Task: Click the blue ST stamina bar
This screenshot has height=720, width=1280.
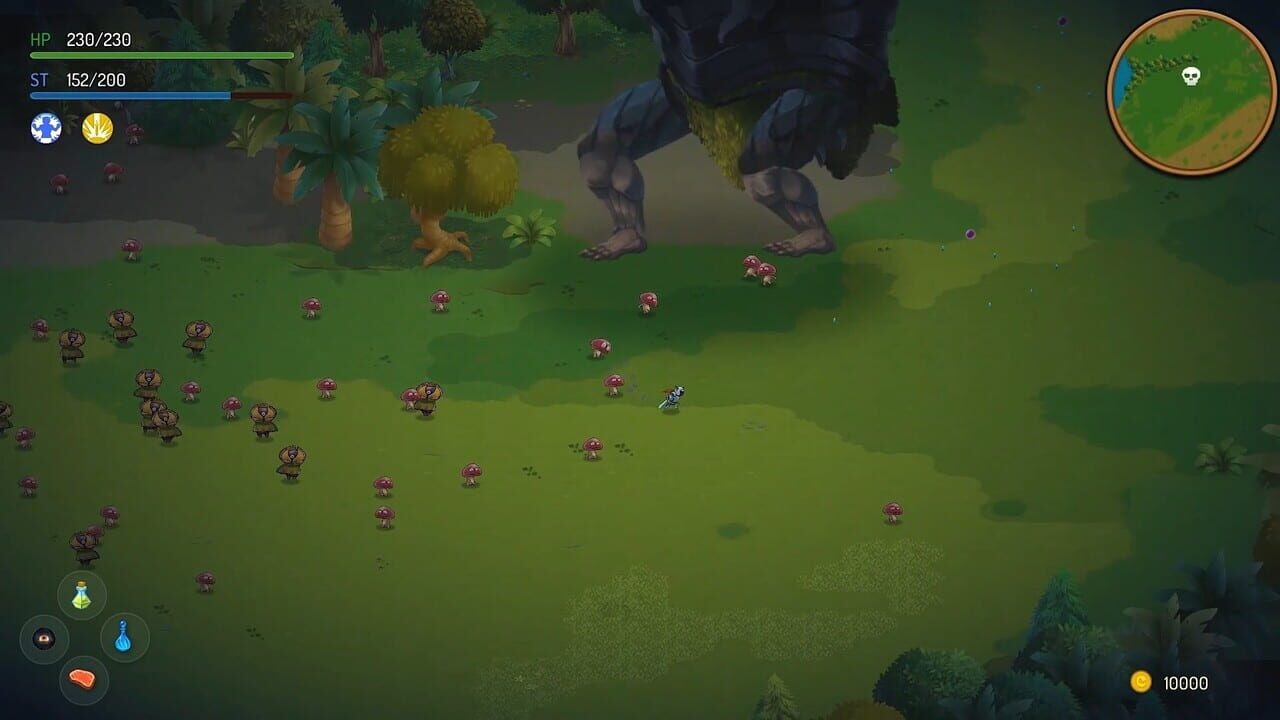Action: pyautogui.click(x=130, y=95)
